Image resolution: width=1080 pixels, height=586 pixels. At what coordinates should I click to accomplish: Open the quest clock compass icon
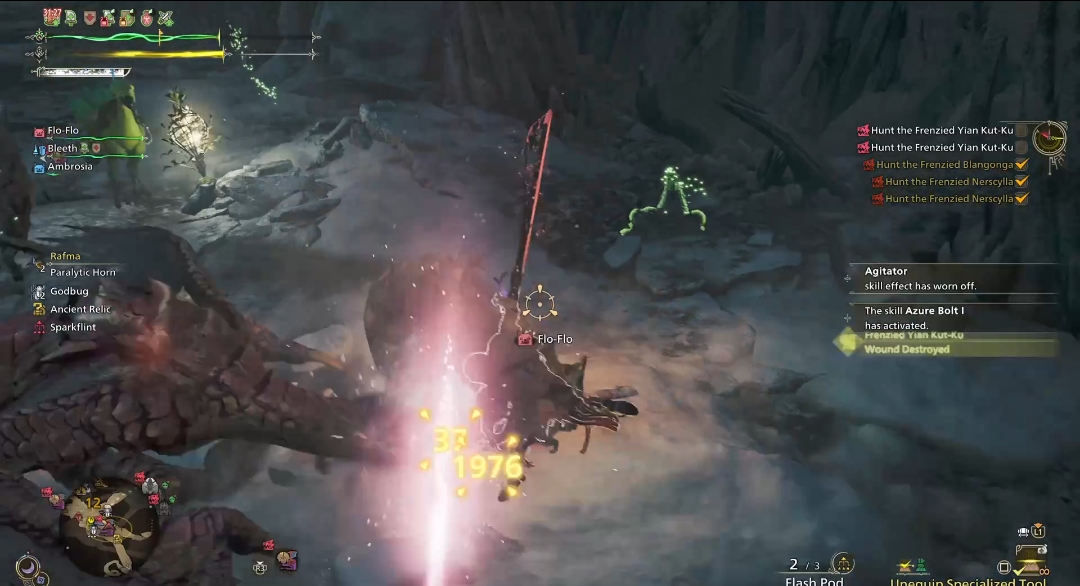click(x=1049, y=137)
